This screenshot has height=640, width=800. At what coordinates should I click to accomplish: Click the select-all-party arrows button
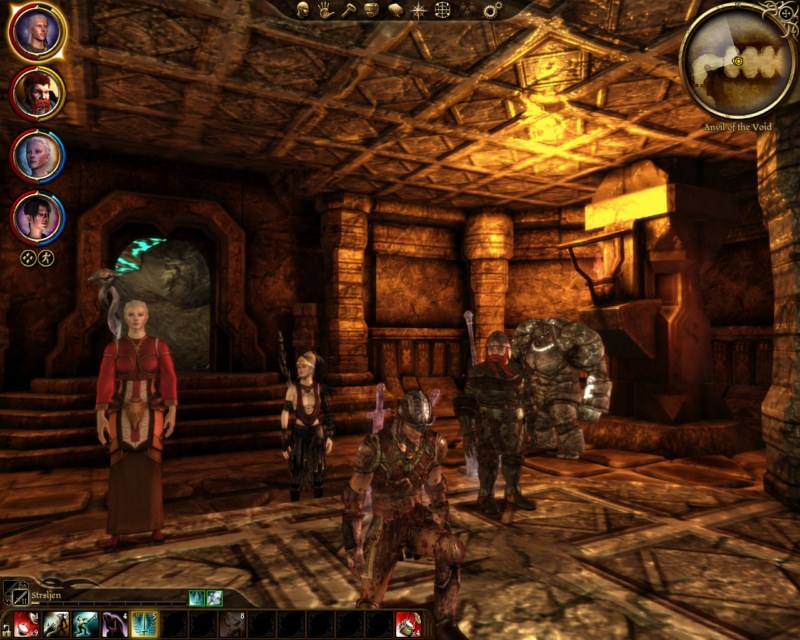point(29,257)
